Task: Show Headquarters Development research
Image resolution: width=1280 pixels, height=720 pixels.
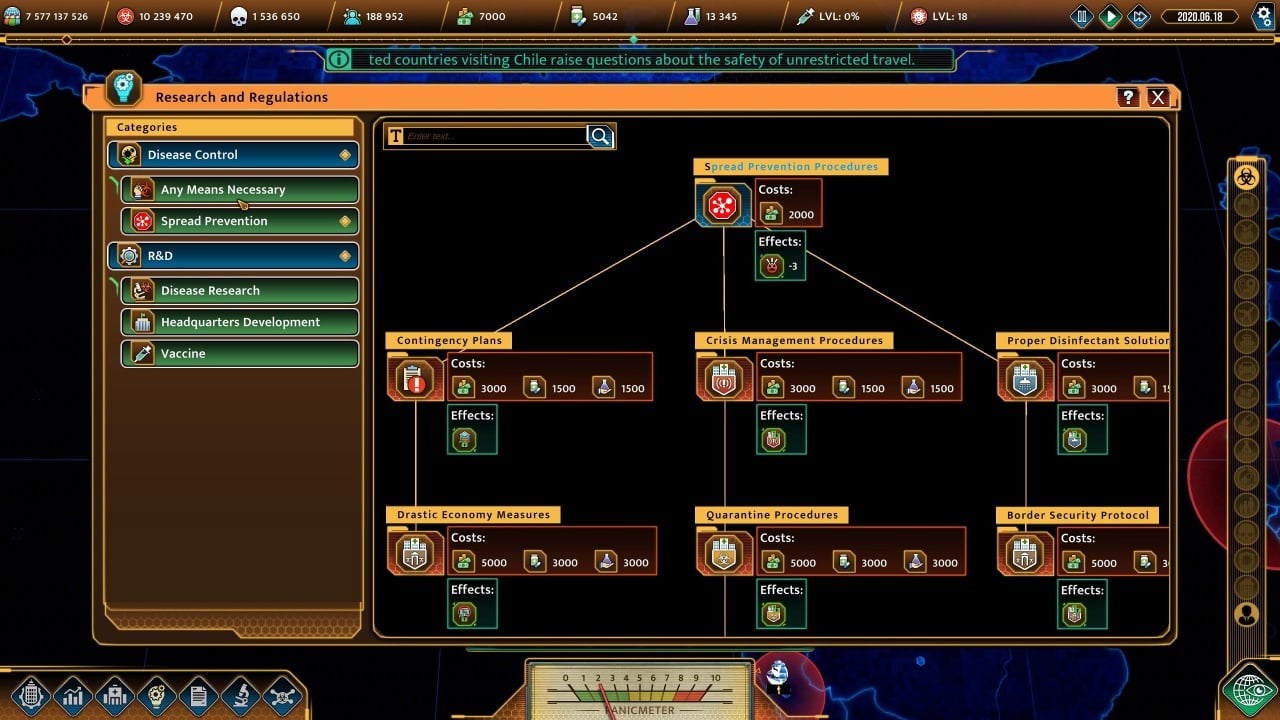Action: click(239, 322)
